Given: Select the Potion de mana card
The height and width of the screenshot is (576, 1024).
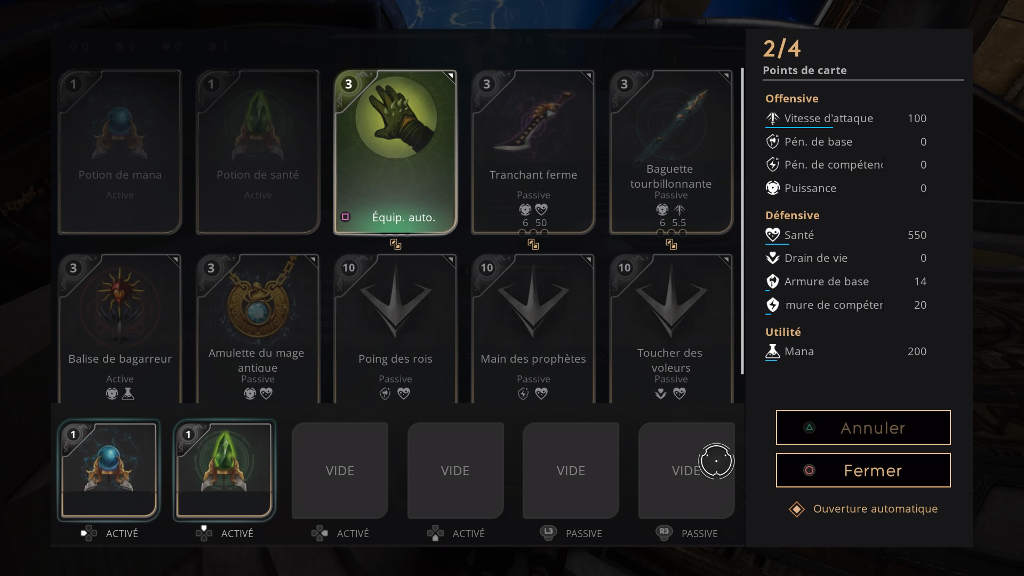Looking at the screenshot, I should click(x=120, y=150).
